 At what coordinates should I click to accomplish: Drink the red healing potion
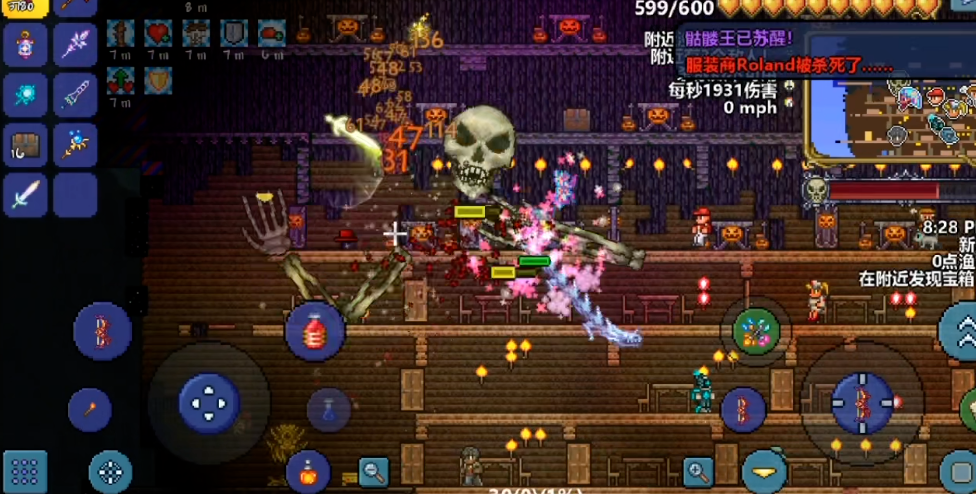[x=315, y=331]
